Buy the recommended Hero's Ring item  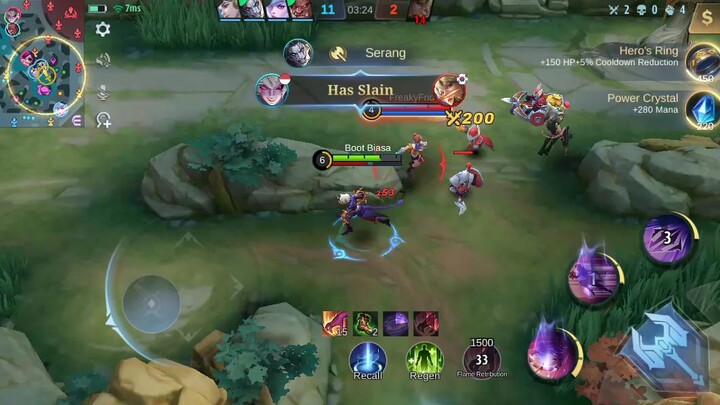pyautogui.click(x=701, y=59)
